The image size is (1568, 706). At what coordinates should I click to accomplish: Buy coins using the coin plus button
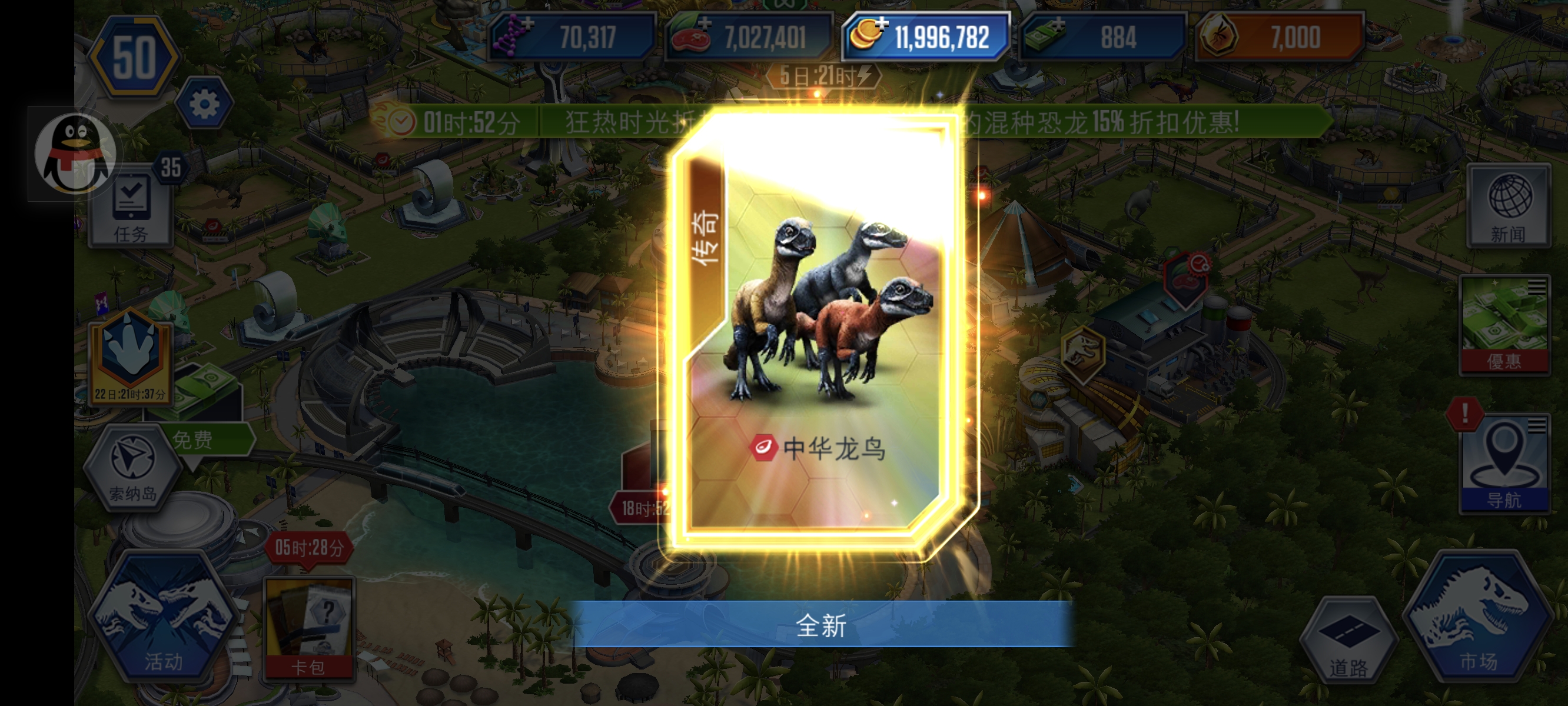pyautogui.click(x=882, y=25)
